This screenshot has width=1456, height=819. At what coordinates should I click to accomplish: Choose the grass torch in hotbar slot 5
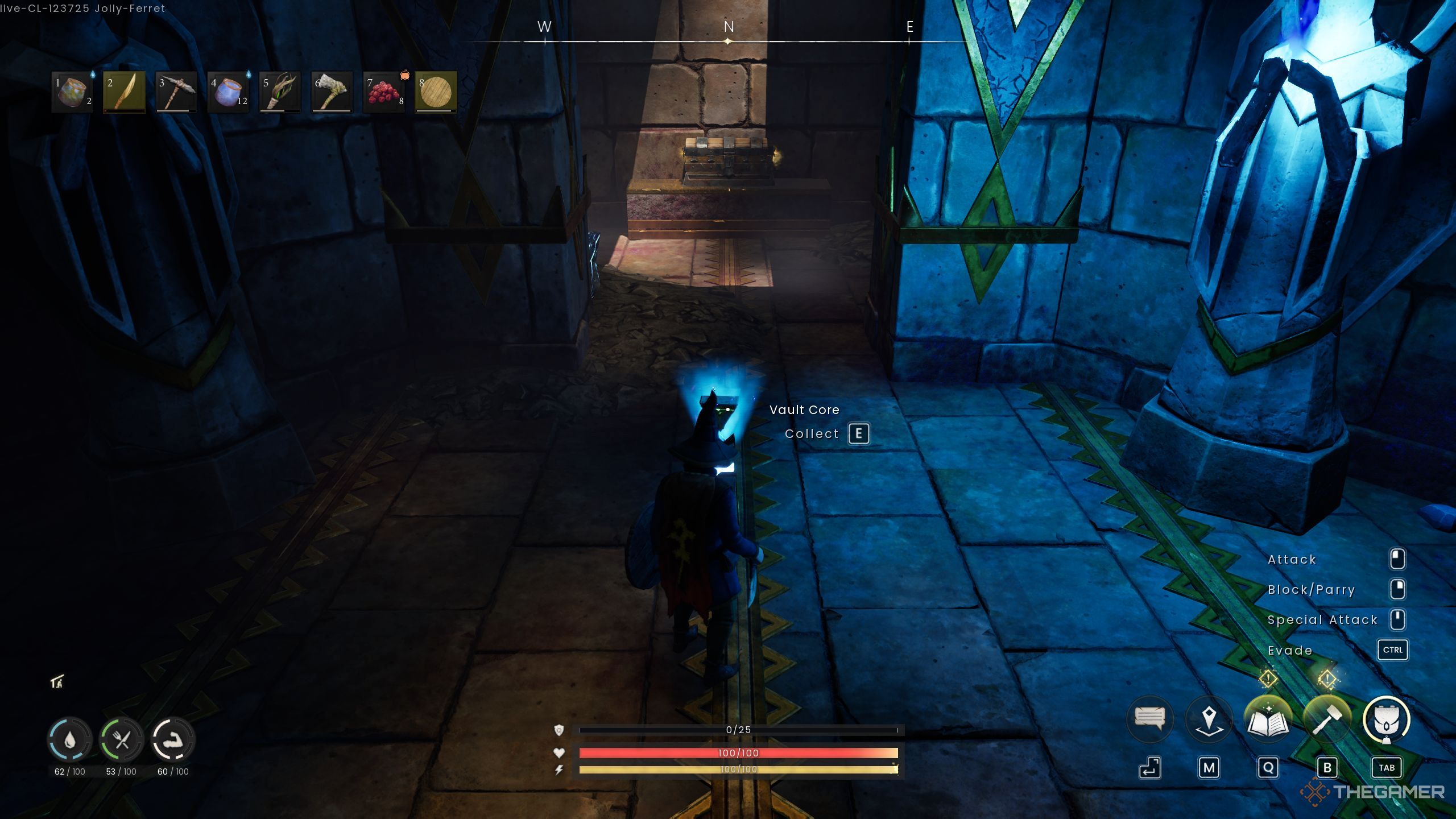pos(280,92)
